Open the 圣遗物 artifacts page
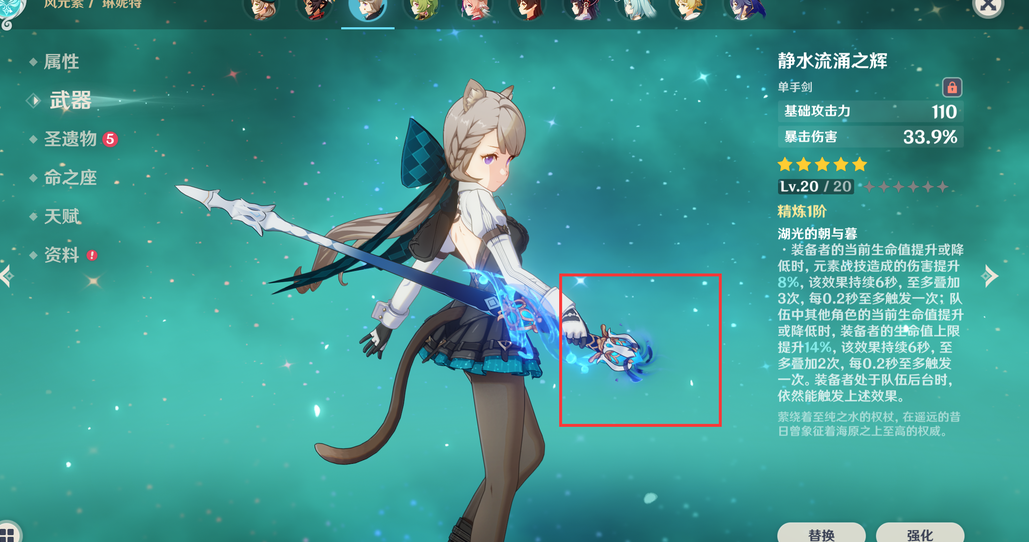The height and width of the screenshot is (542, 1029). coord(70,139)
